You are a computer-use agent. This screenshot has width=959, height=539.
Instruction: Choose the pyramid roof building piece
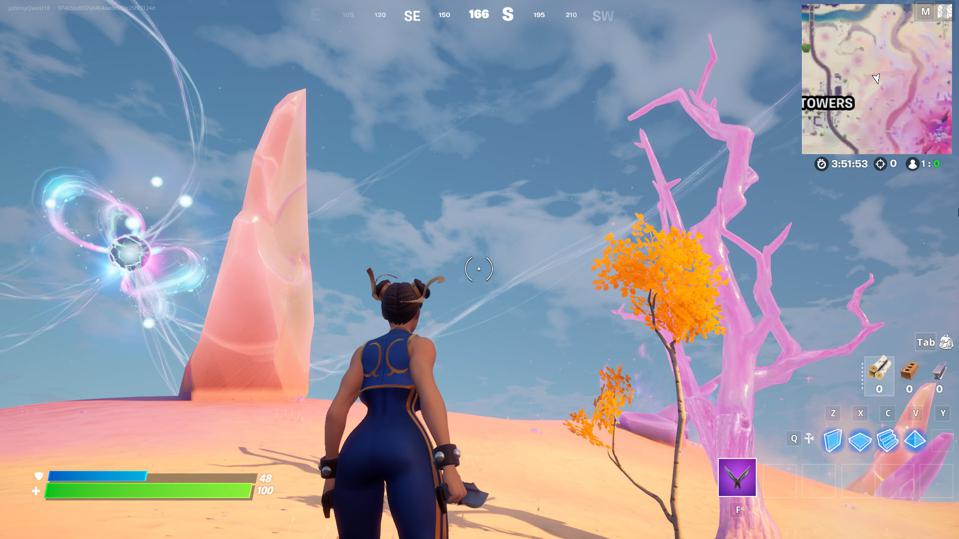916,440
